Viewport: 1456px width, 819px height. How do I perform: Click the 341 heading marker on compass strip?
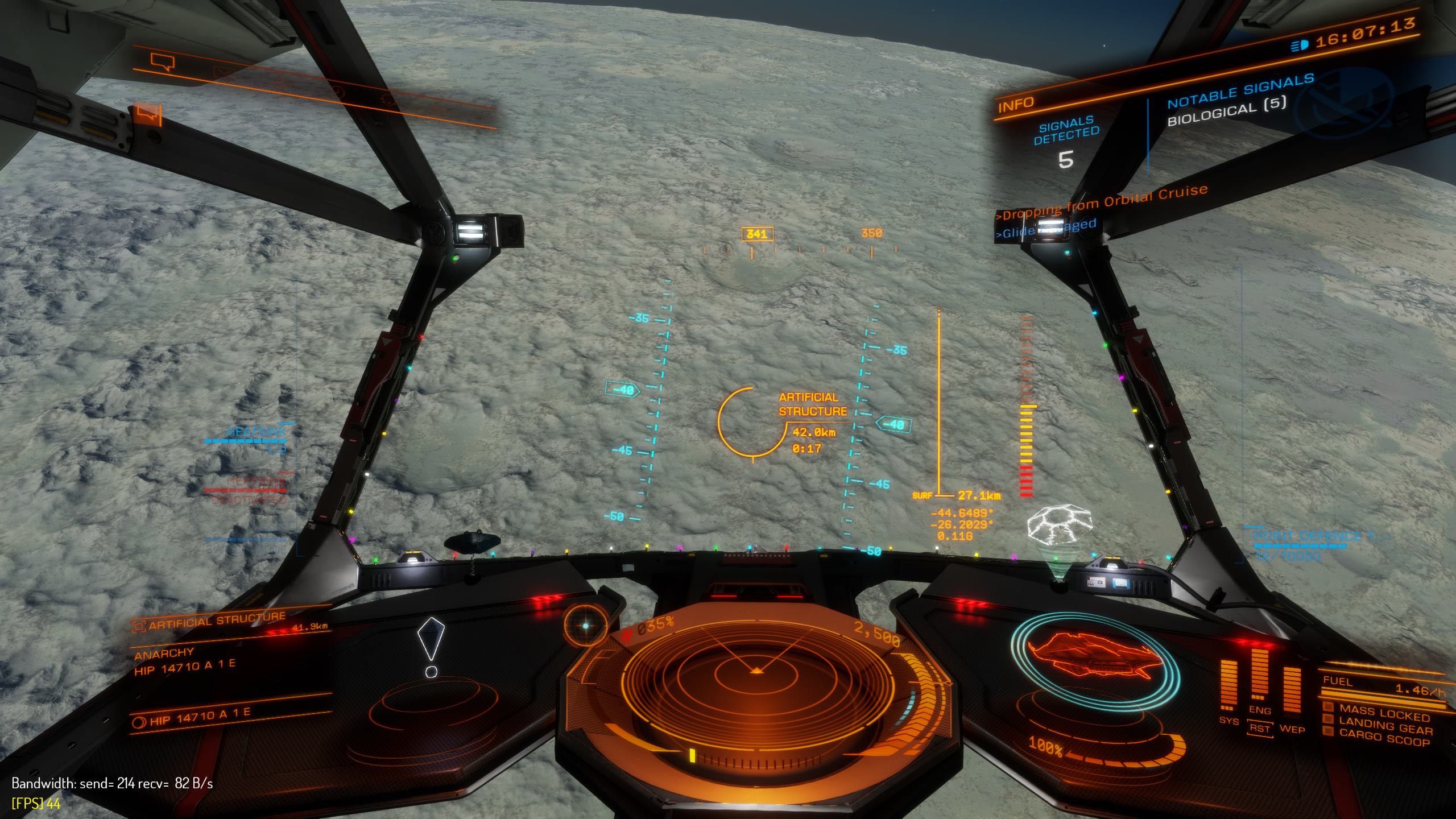[757, 234]
